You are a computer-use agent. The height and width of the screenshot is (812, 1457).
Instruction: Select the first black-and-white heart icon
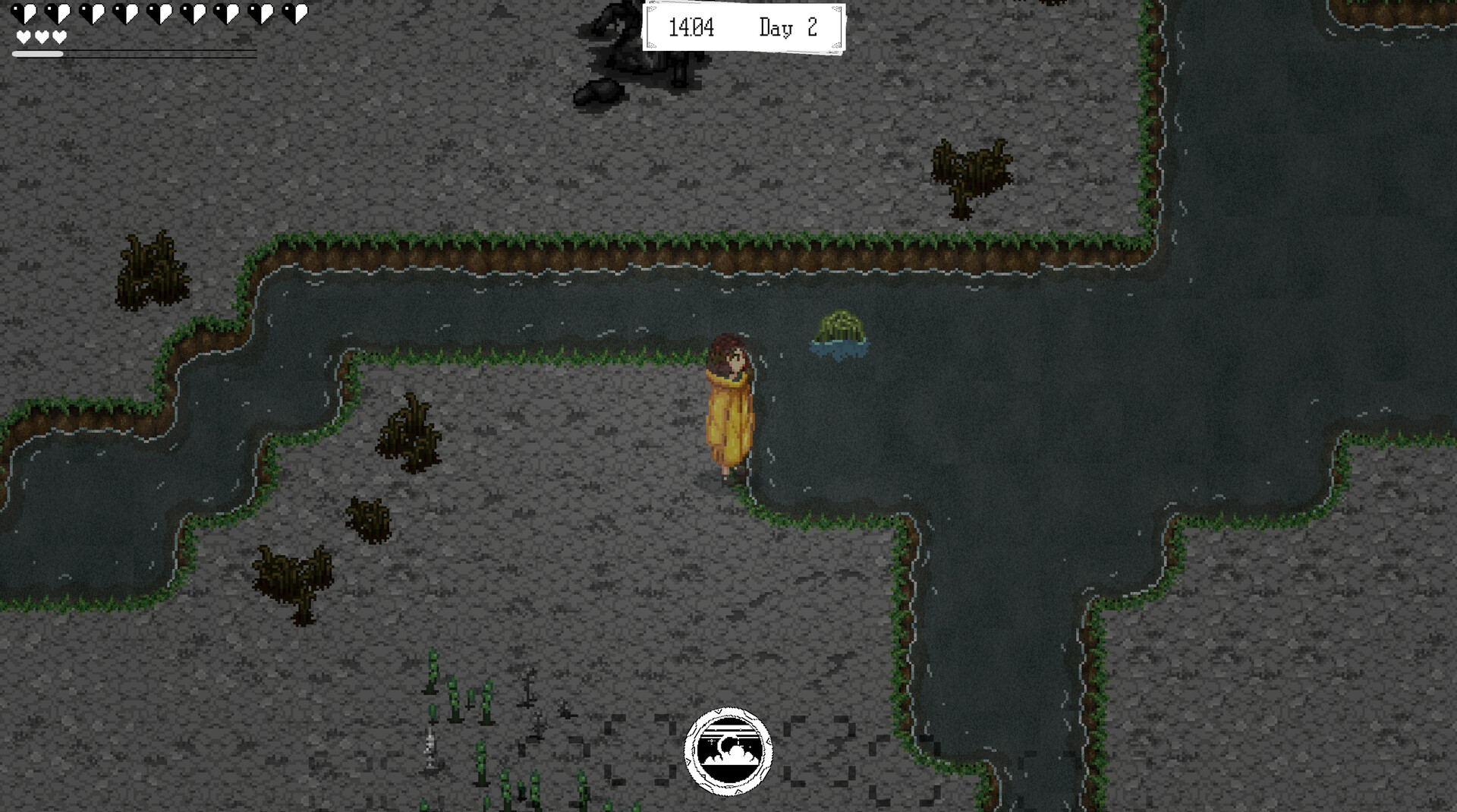[x=24, y=13]
